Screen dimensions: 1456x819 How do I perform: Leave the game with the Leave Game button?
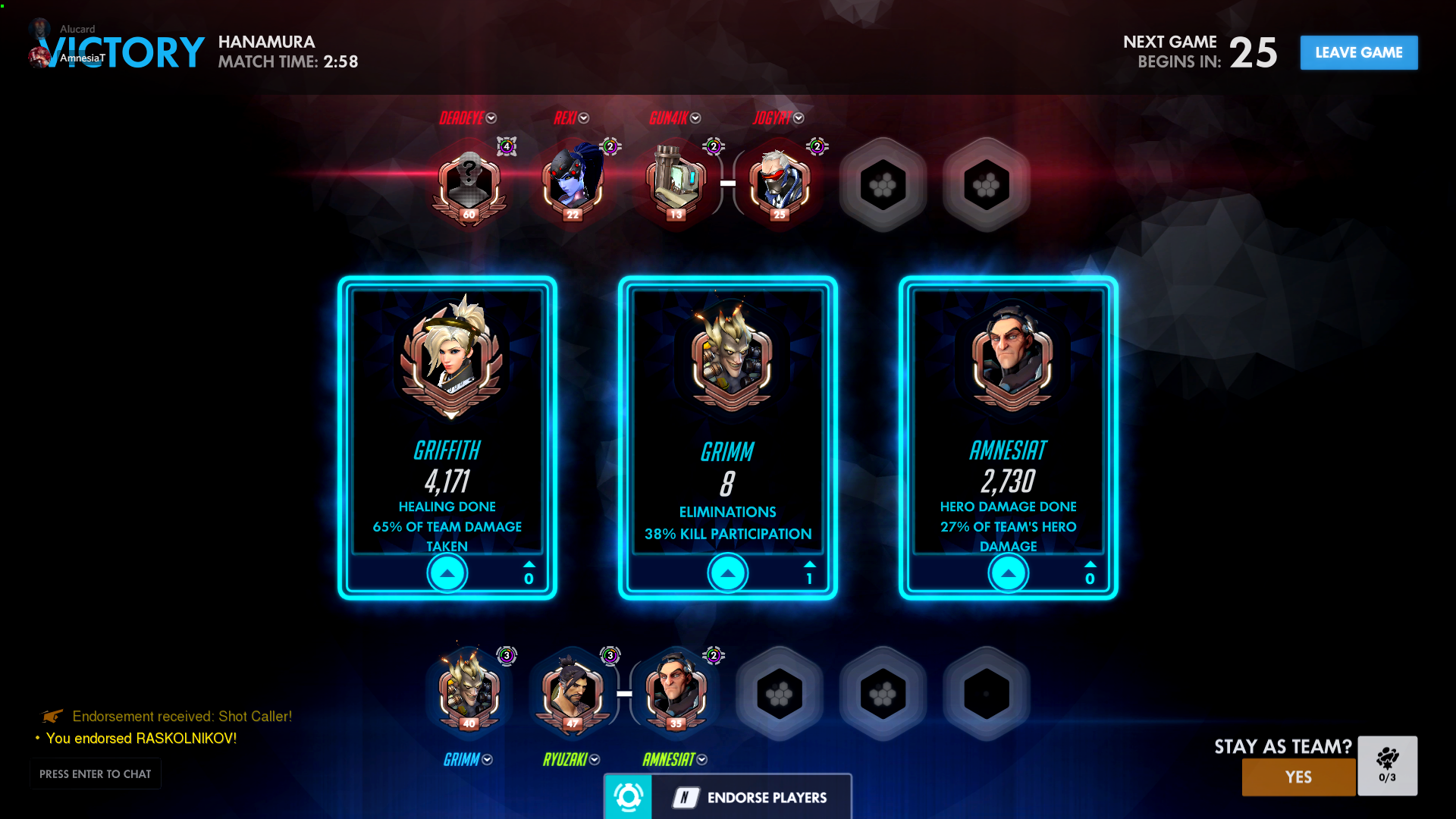[x=1358, y=52]
